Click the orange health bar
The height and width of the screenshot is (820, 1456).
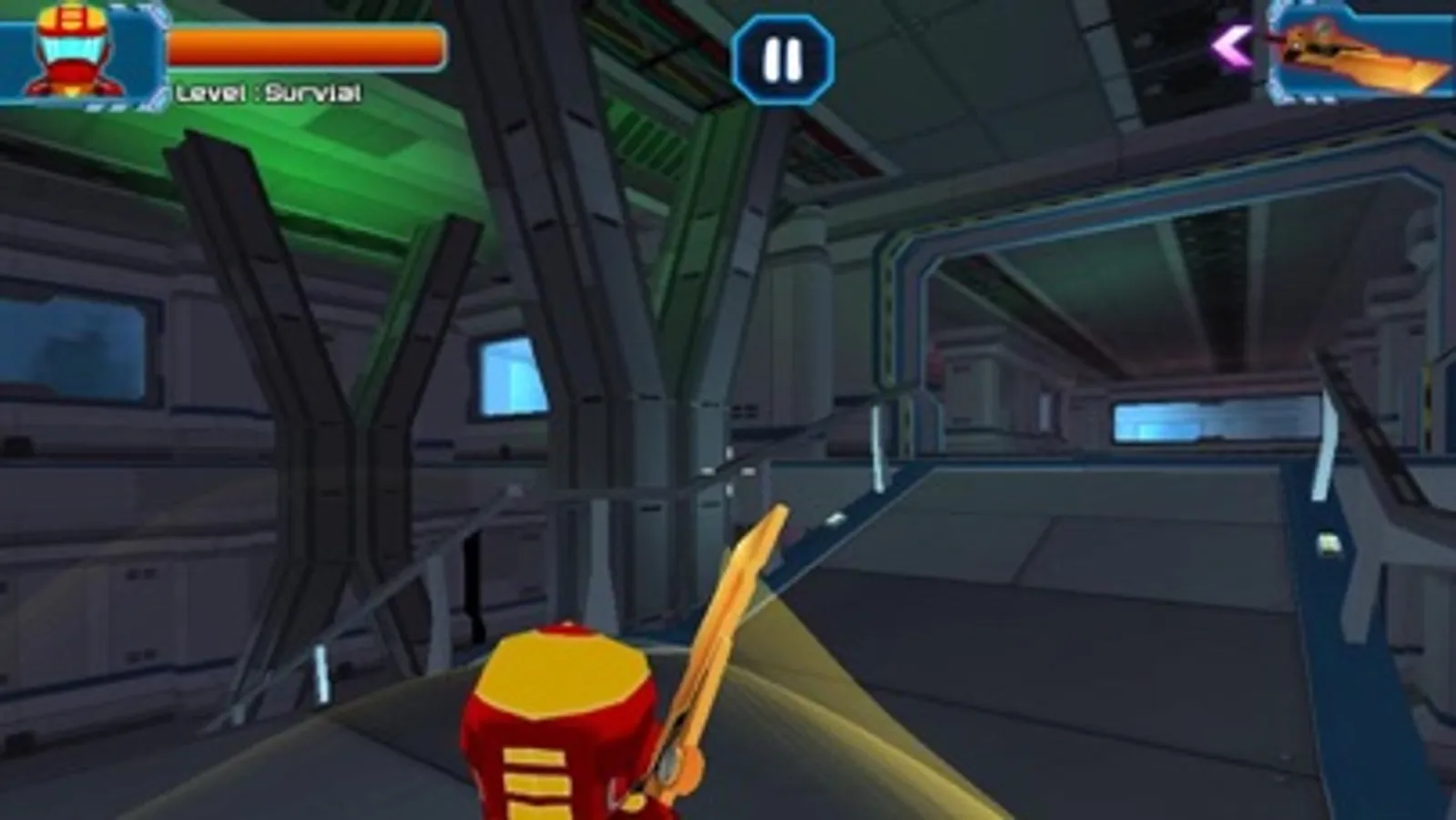pos(305,46)
